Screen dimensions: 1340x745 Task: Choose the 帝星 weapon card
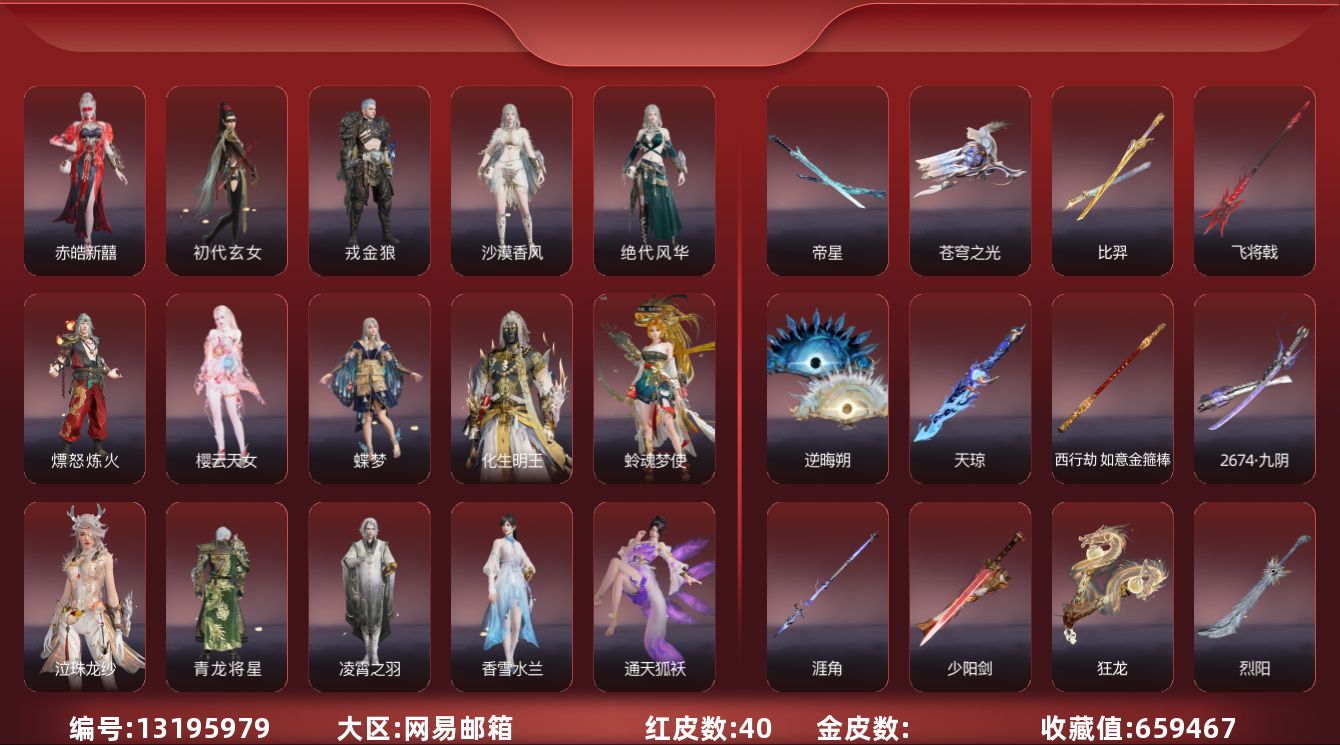(828, 180)
